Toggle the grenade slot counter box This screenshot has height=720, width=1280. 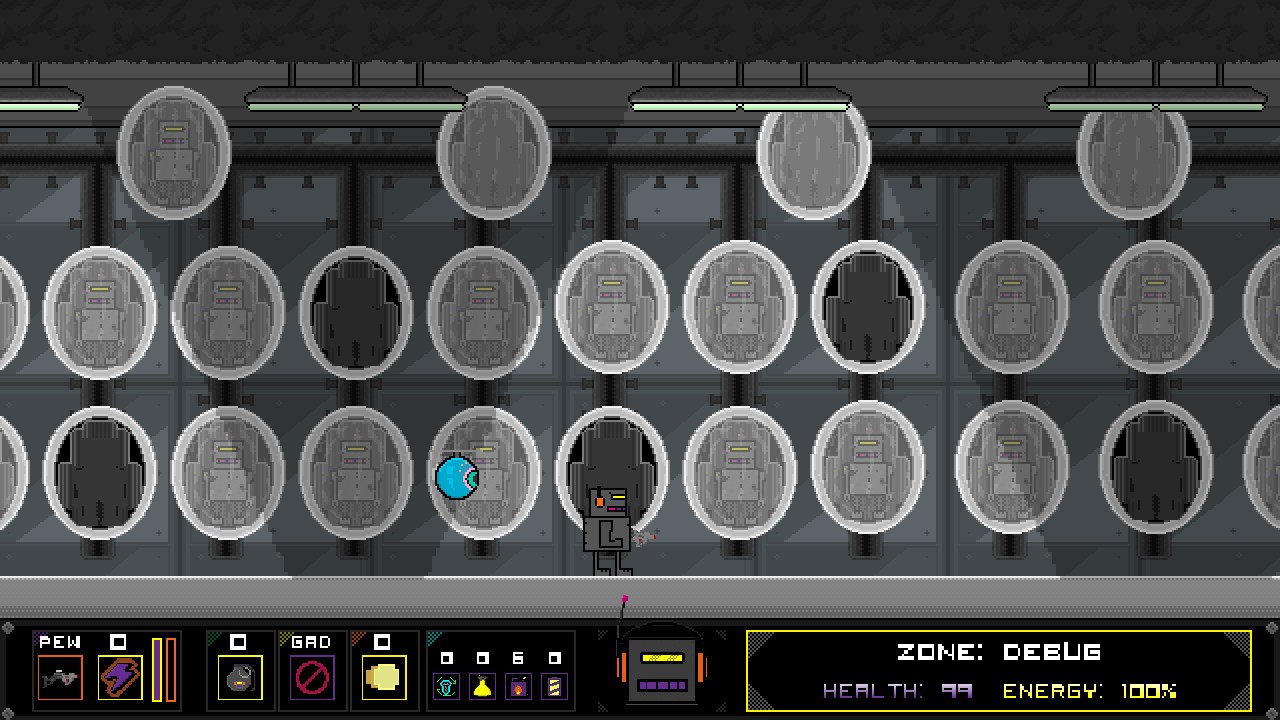coord(240,643)
